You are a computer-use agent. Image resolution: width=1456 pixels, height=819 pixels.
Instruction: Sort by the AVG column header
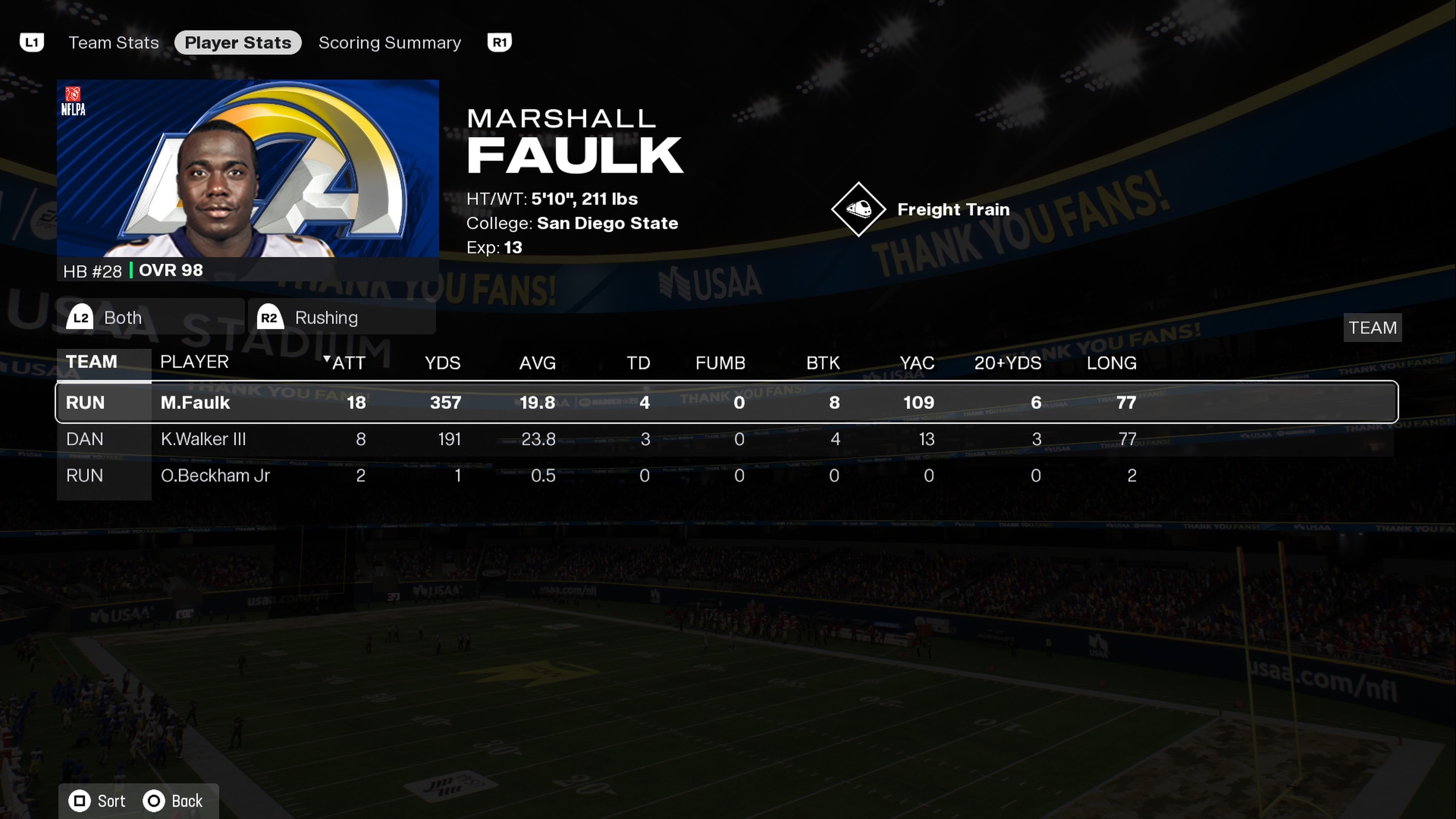[537, 363]
